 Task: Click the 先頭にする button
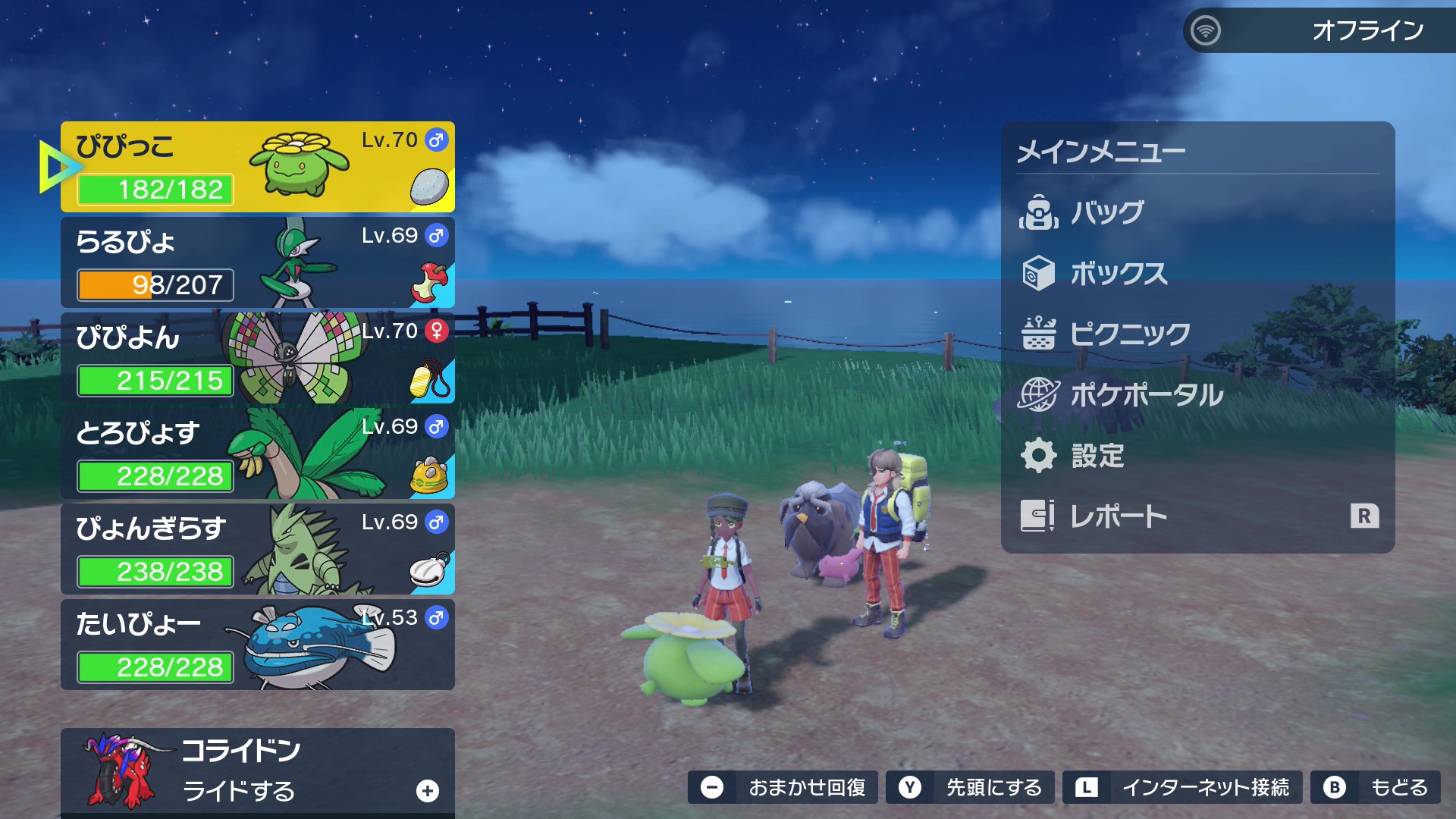[x=970, y=788]
